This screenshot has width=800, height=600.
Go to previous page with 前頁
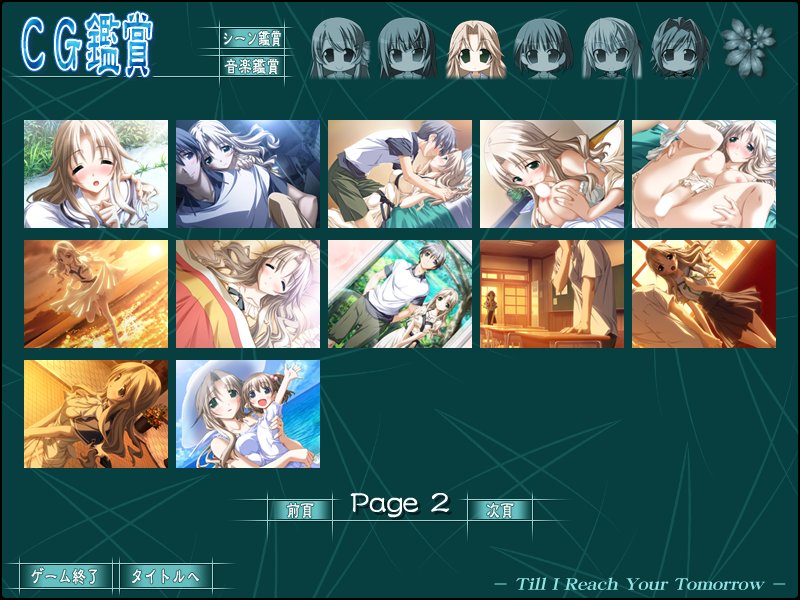point(299,510)
